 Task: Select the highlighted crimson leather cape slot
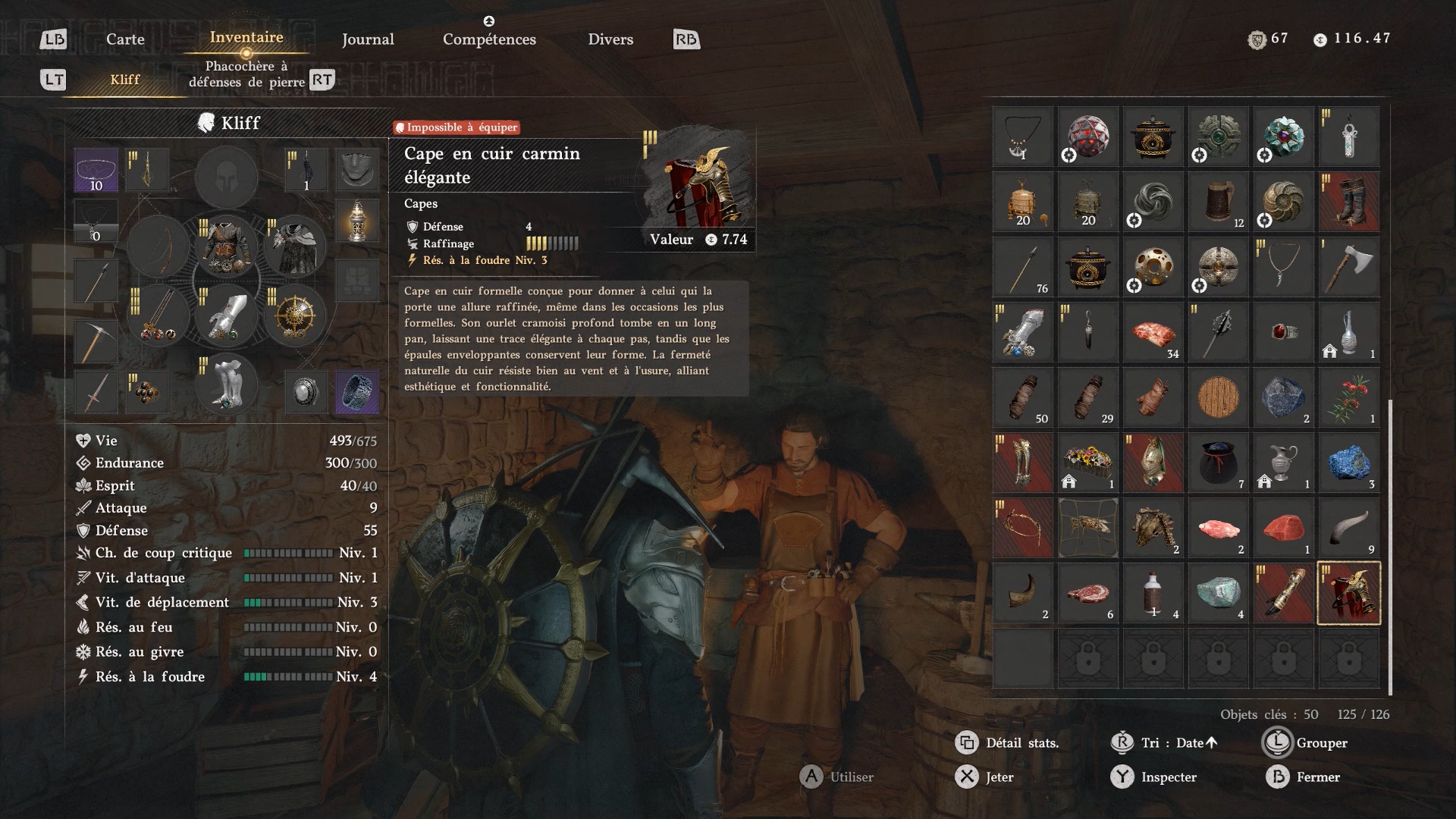tap(1349, 593)
